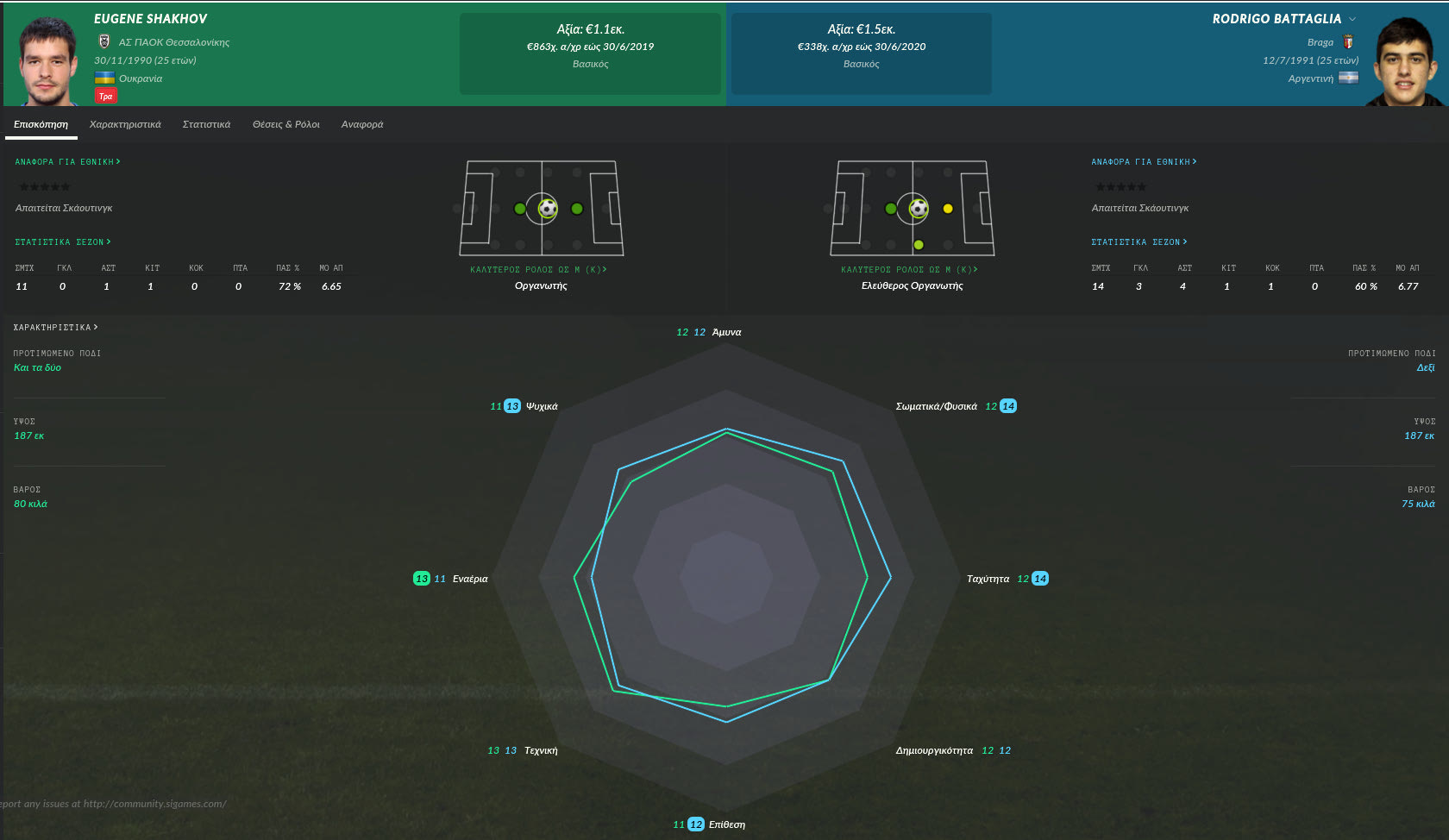
Task: Expand the ΧΑΡΑΚΤΗΡΙΣΤΙΚΑ section link
Action: pyautogui.click(x=55, y=328)
